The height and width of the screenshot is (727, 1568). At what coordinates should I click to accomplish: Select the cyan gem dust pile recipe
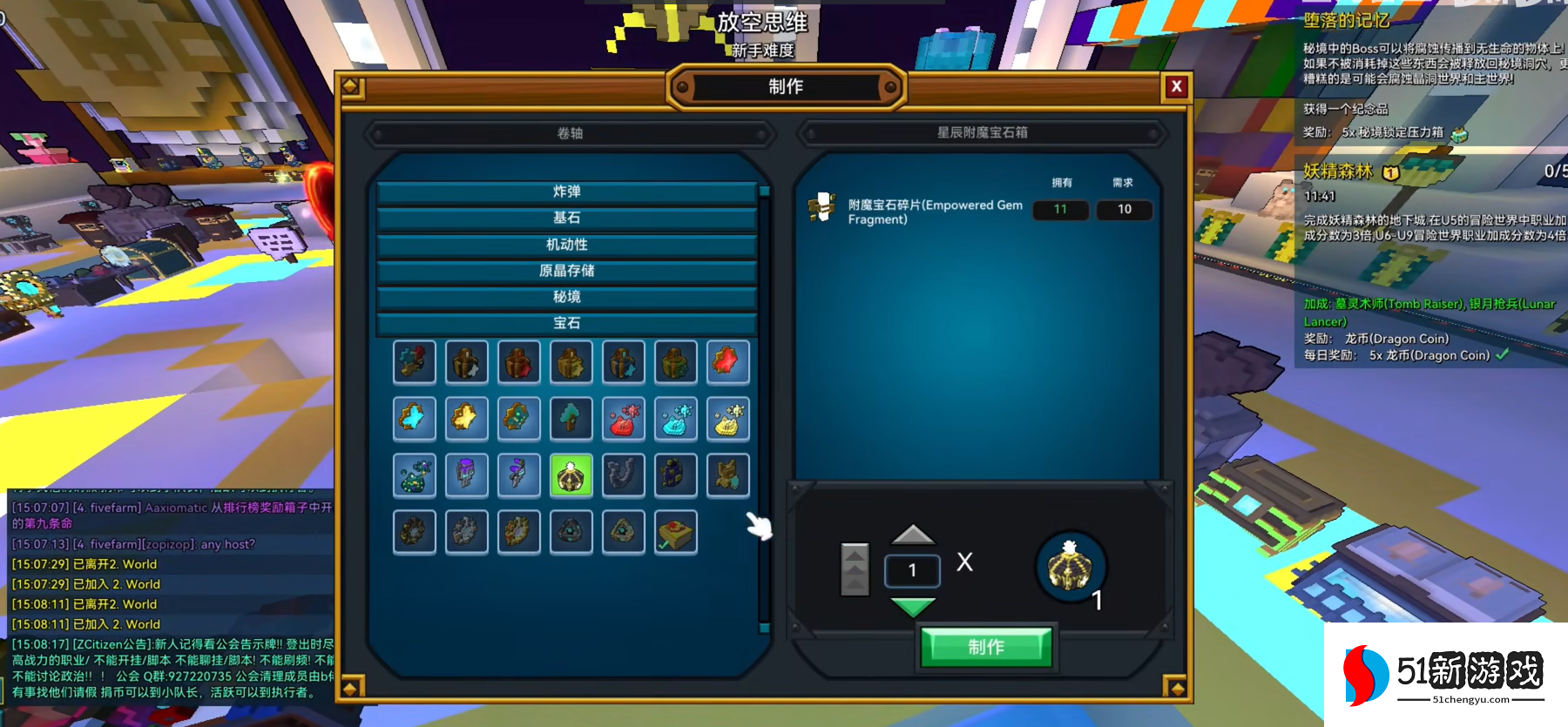click(676, 419)
